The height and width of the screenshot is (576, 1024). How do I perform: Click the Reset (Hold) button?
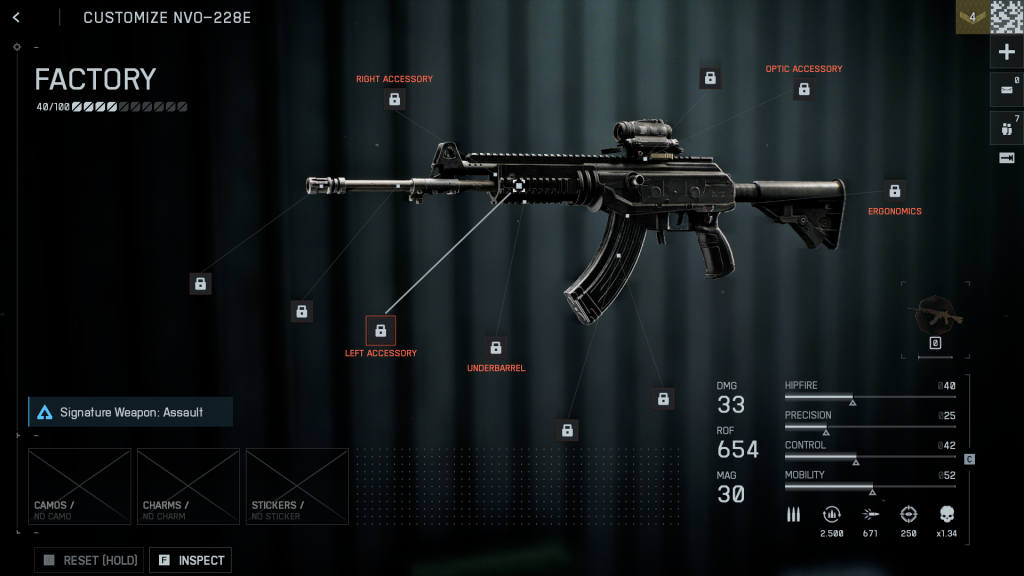(x=90, y=560)
